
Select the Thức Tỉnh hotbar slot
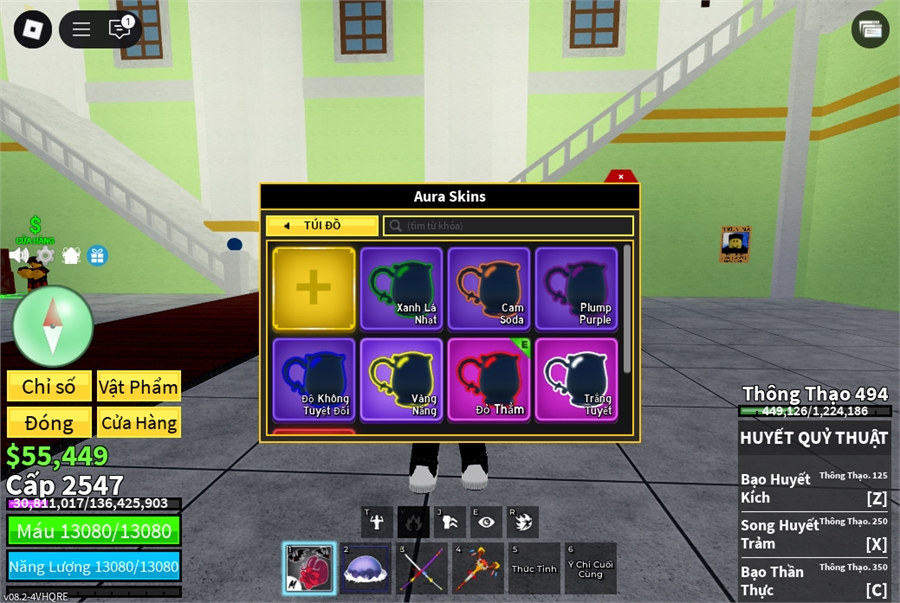(x=534, y=568)
